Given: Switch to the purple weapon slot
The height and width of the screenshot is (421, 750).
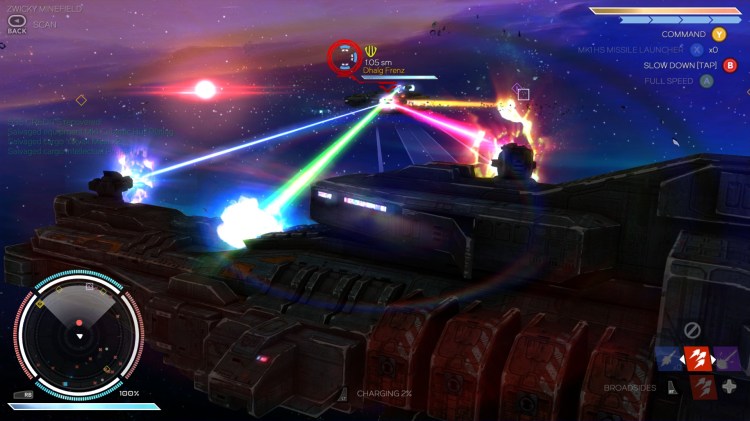Looking at the screenshot, I should [x=728, y=358].
